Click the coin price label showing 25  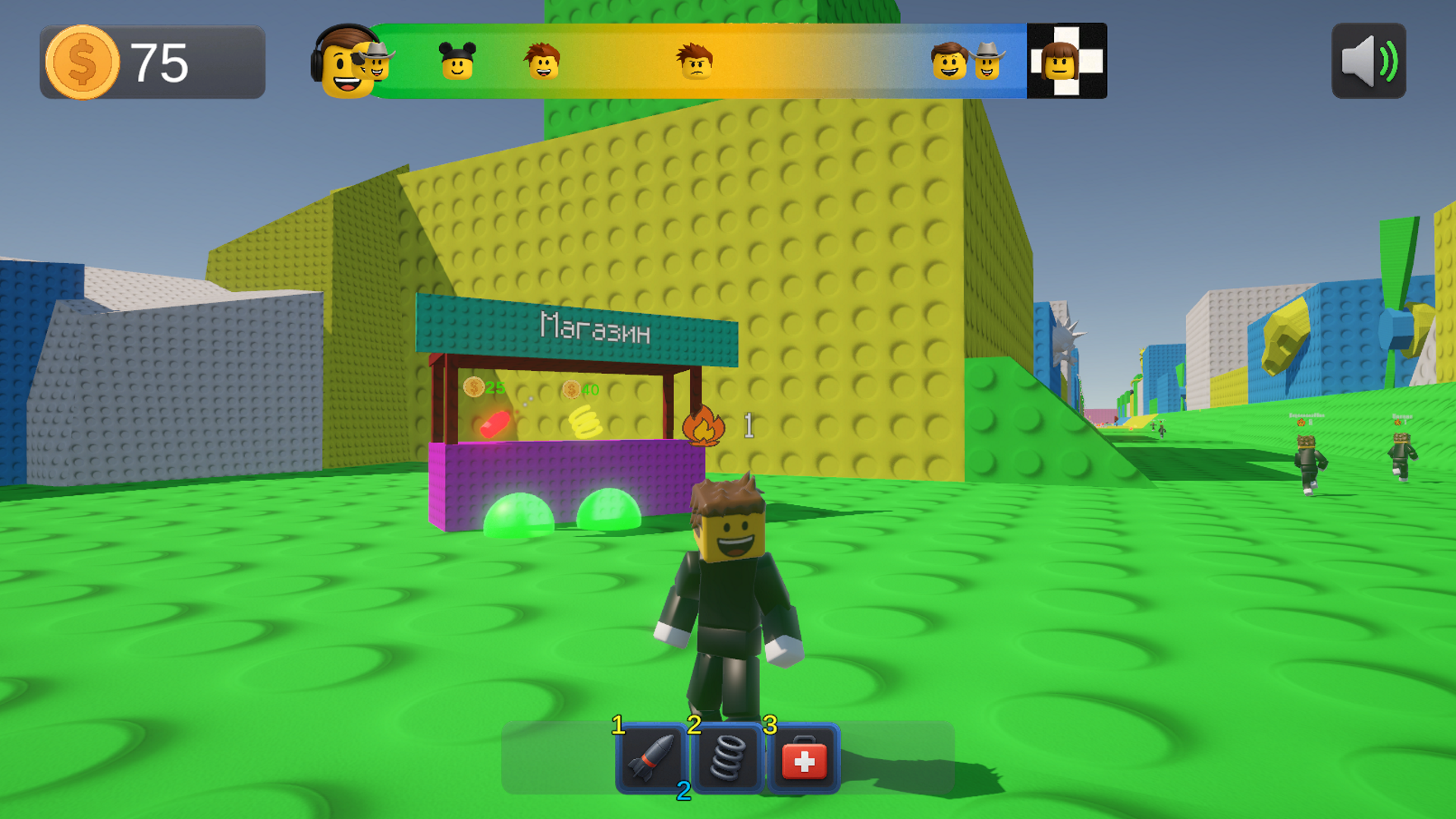485,389
